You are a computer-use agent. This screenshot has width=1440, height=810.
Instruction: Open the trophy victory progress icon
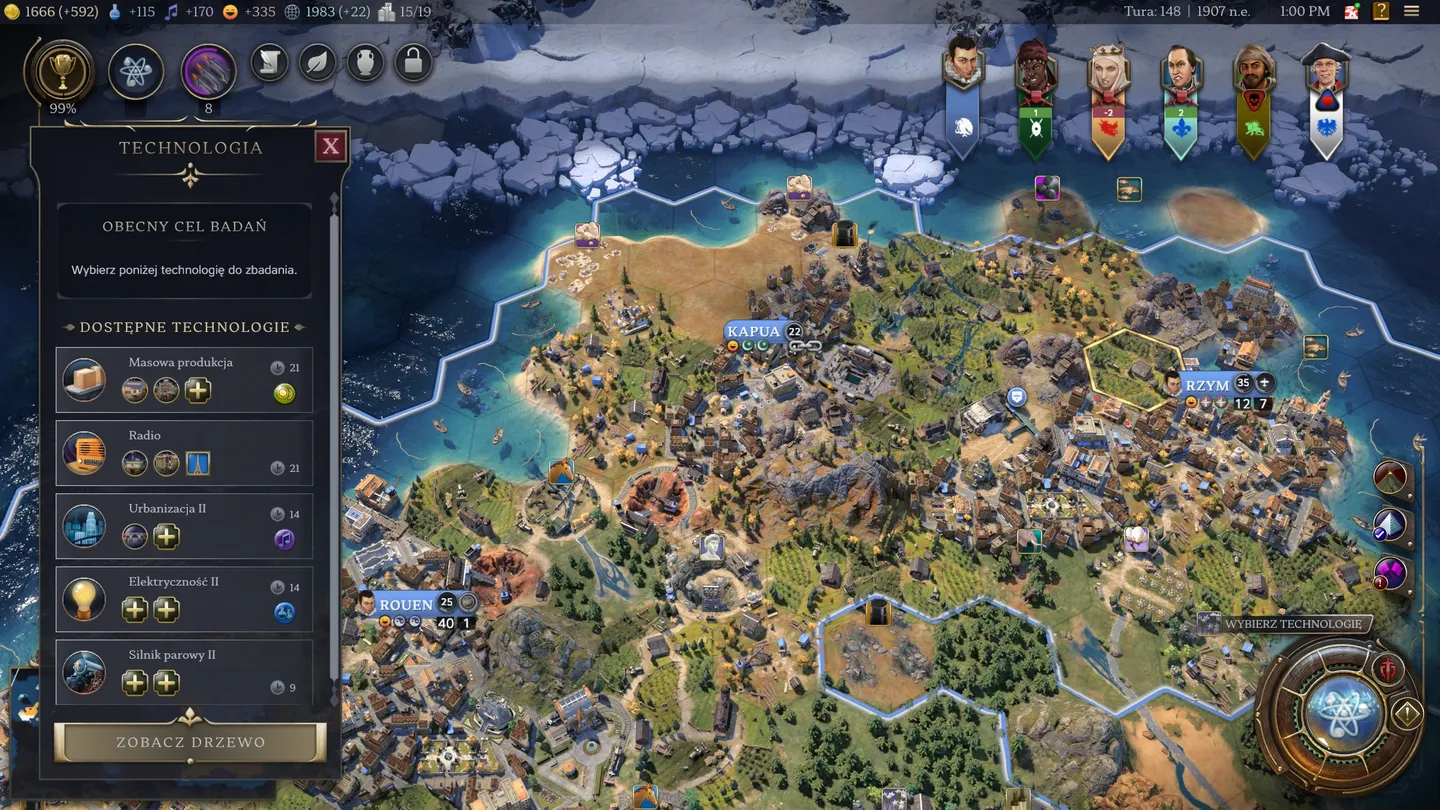click(x=63, y=71)
